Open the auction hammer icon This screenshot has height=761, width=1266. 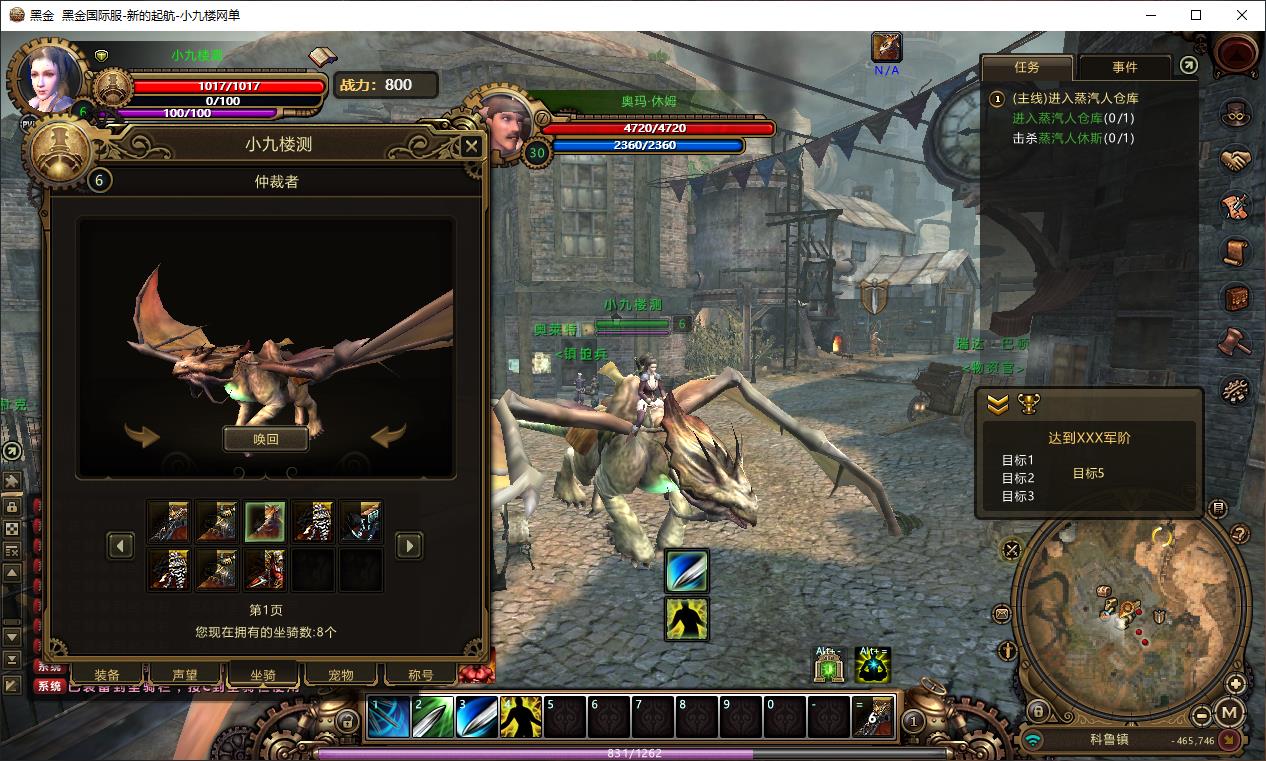1236,342
